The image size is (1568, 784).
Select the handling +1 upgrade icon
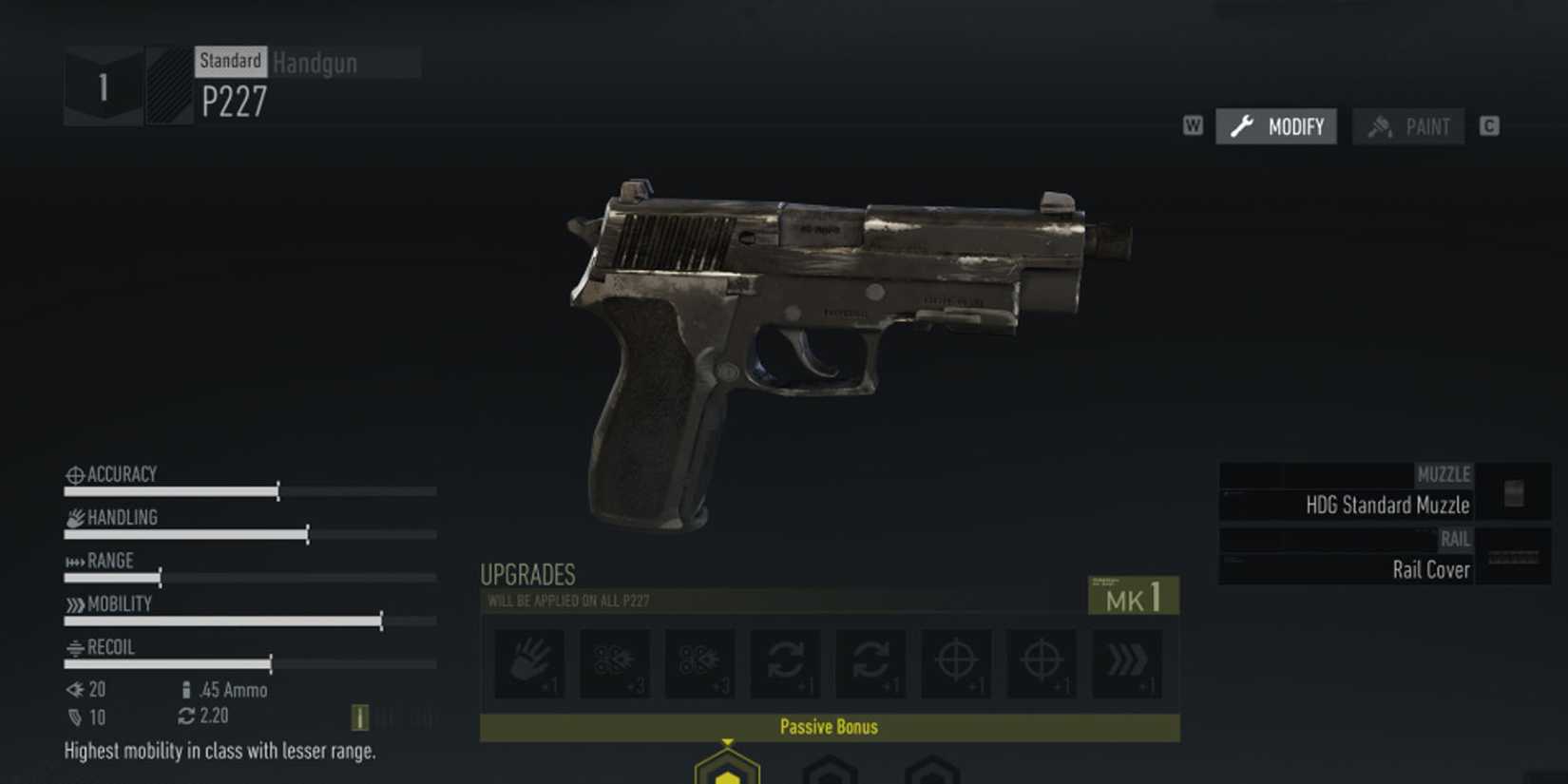529,665
